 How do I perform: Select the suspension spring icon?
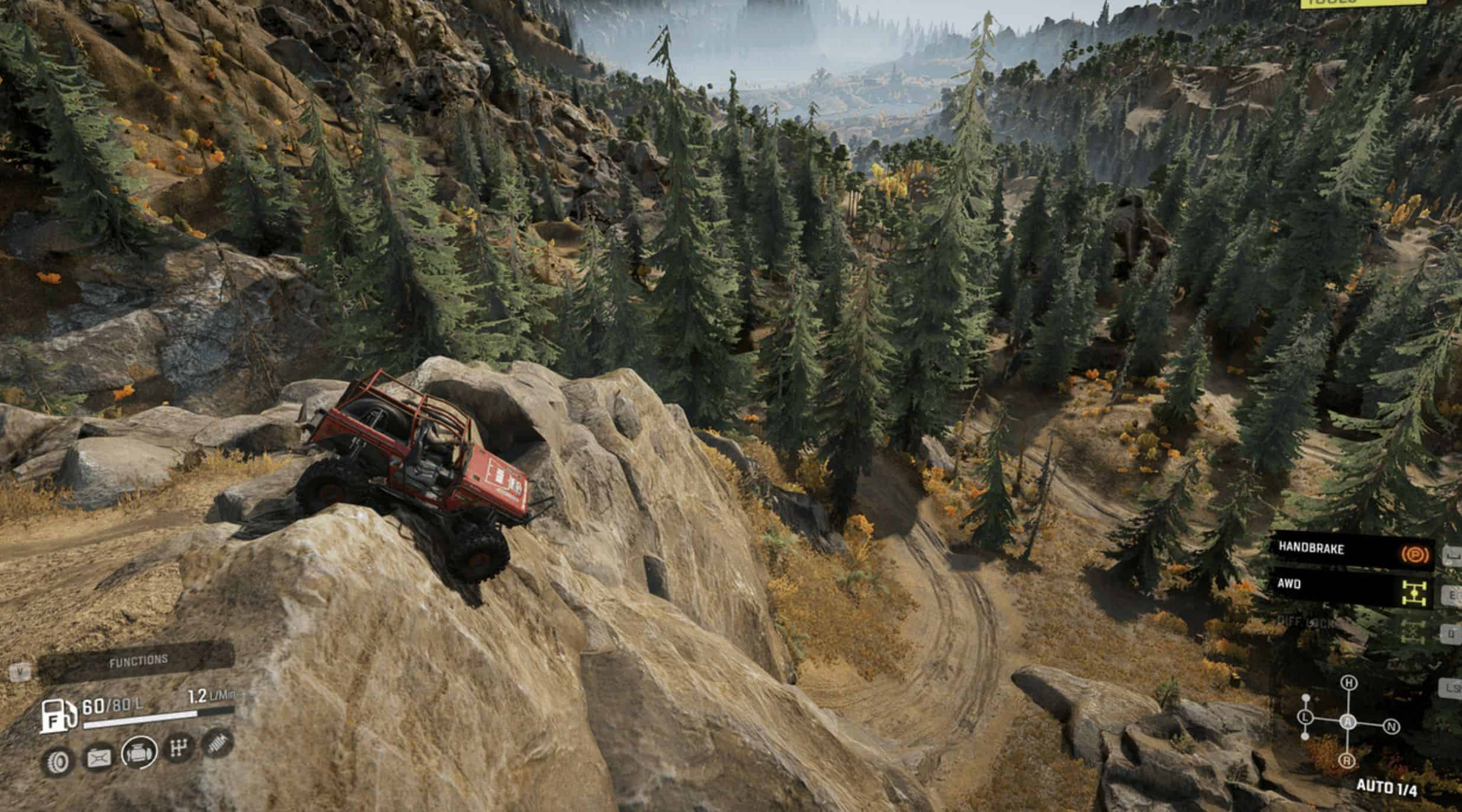(x=217, y=743)
